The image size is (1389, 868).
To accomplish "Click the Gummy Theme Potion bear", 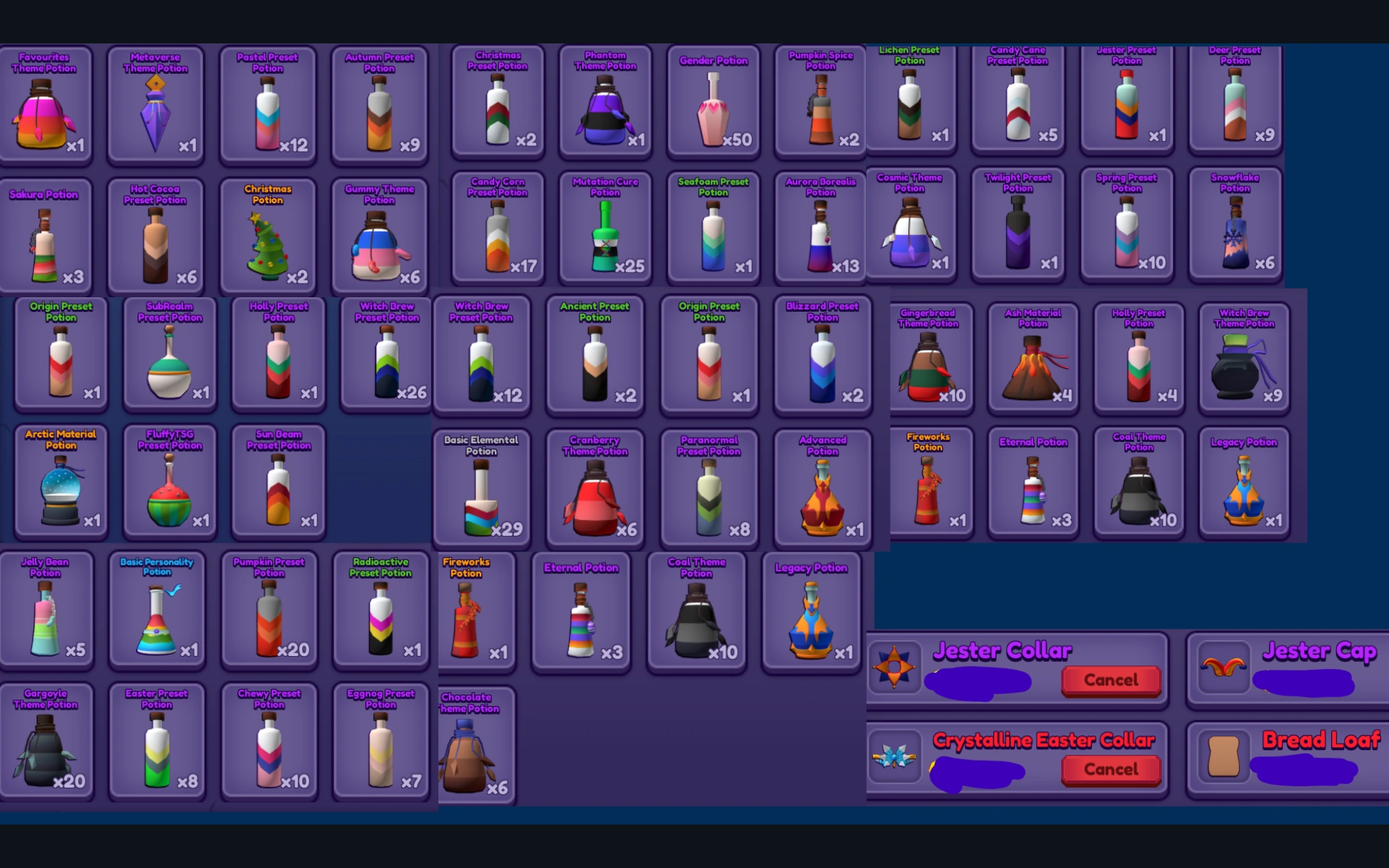I will point(379,235).
